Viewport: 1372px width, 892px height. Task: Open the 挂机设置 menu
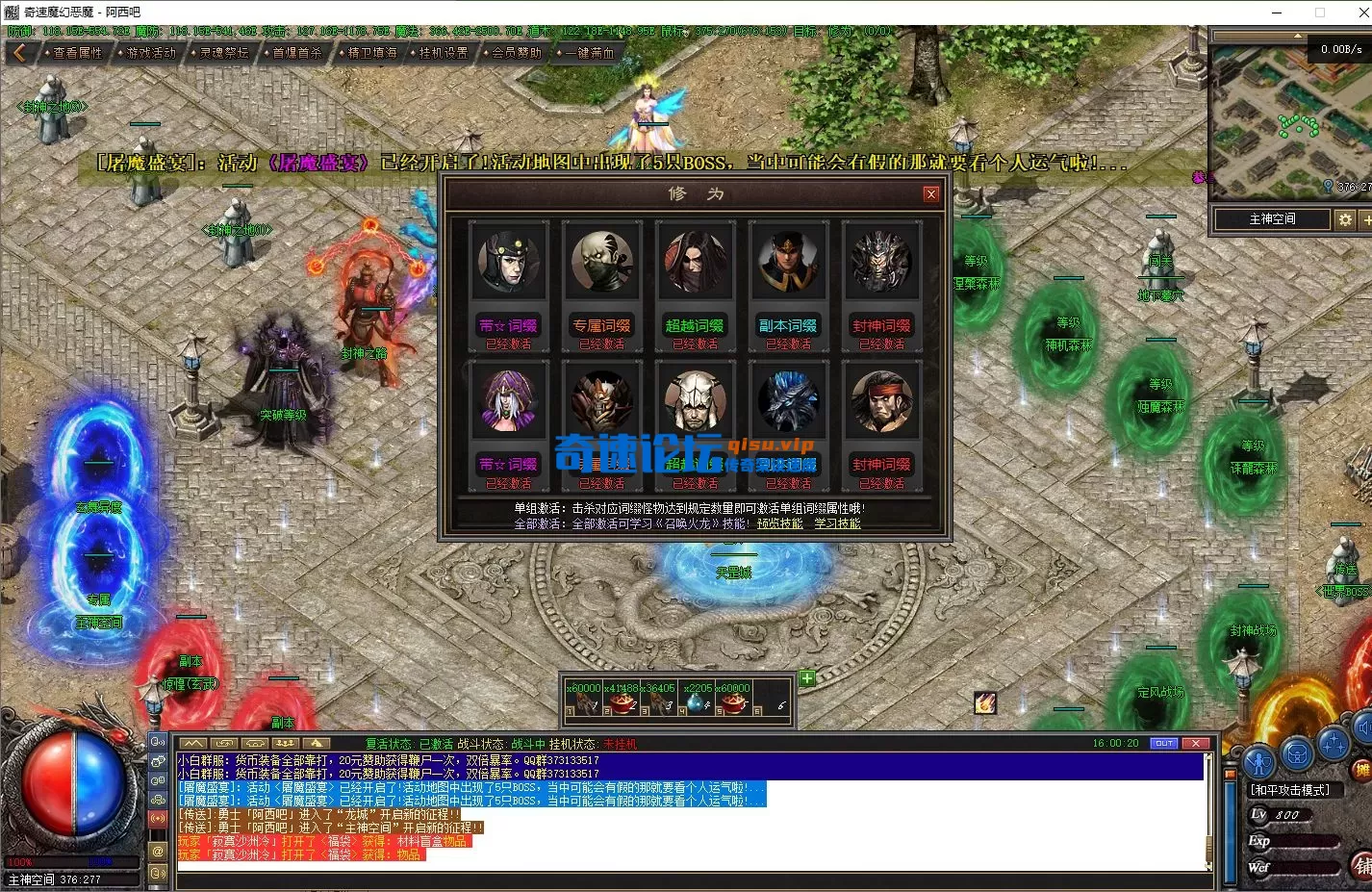(443, 53)
